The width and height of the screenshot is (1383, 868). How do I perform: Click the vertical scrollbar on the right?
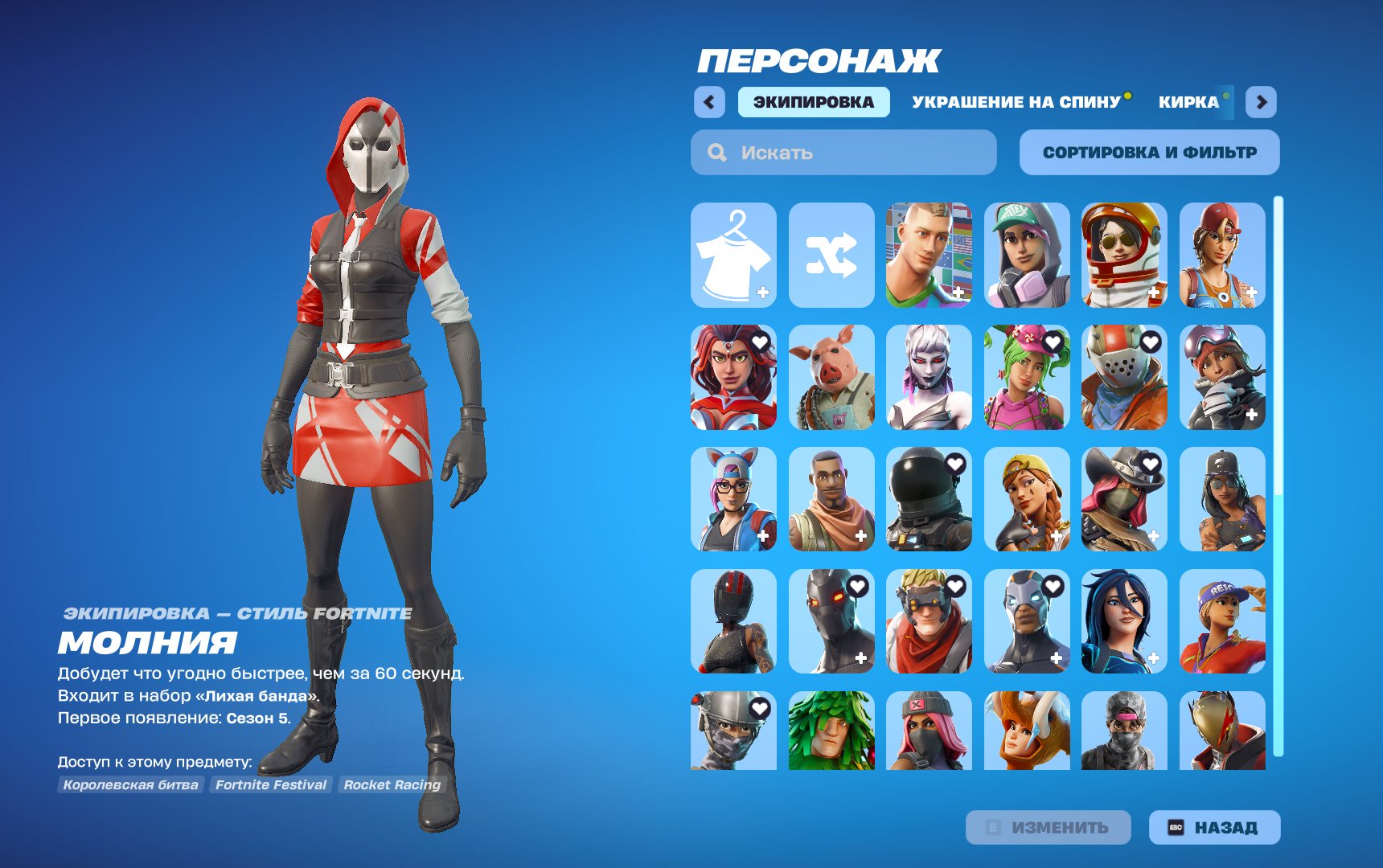click(x=1277, y=402)
